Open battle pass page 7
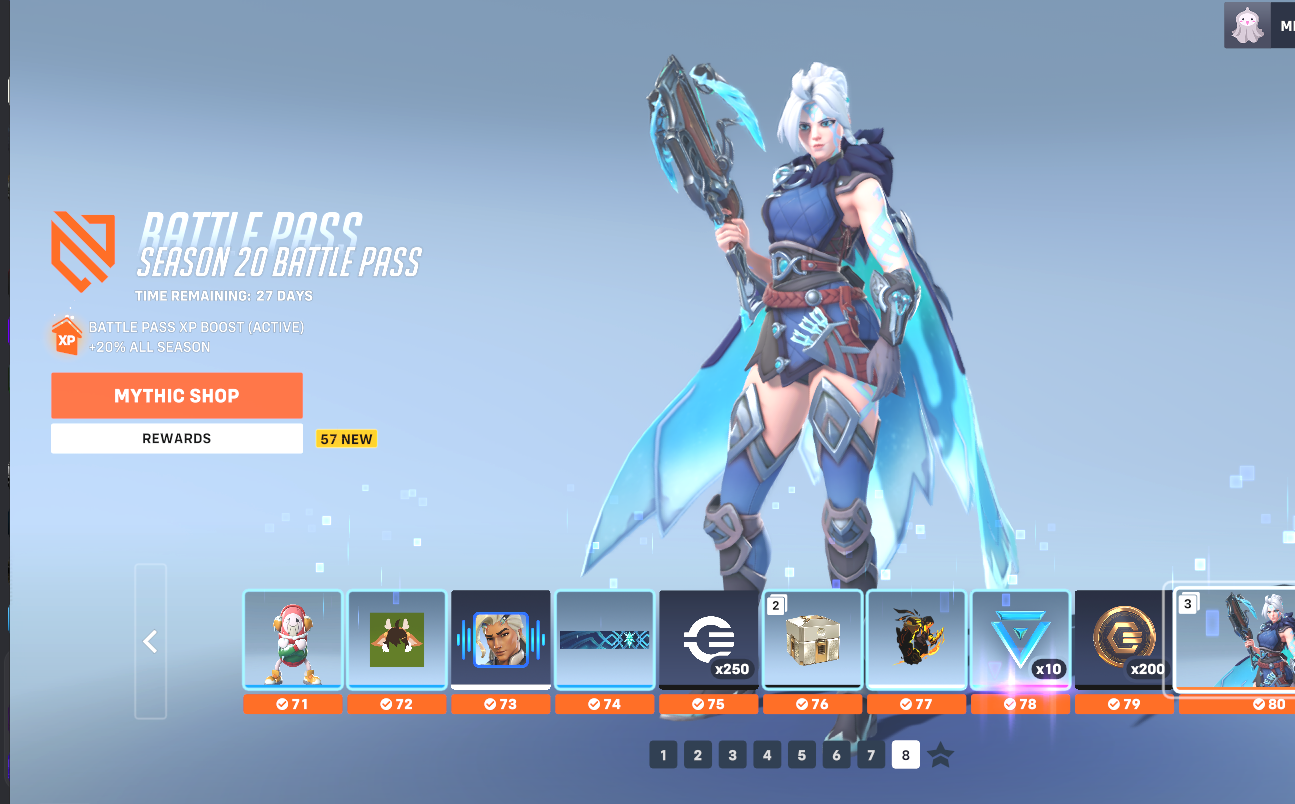Viewport: 1295px width, 804px height. point(871,755)
